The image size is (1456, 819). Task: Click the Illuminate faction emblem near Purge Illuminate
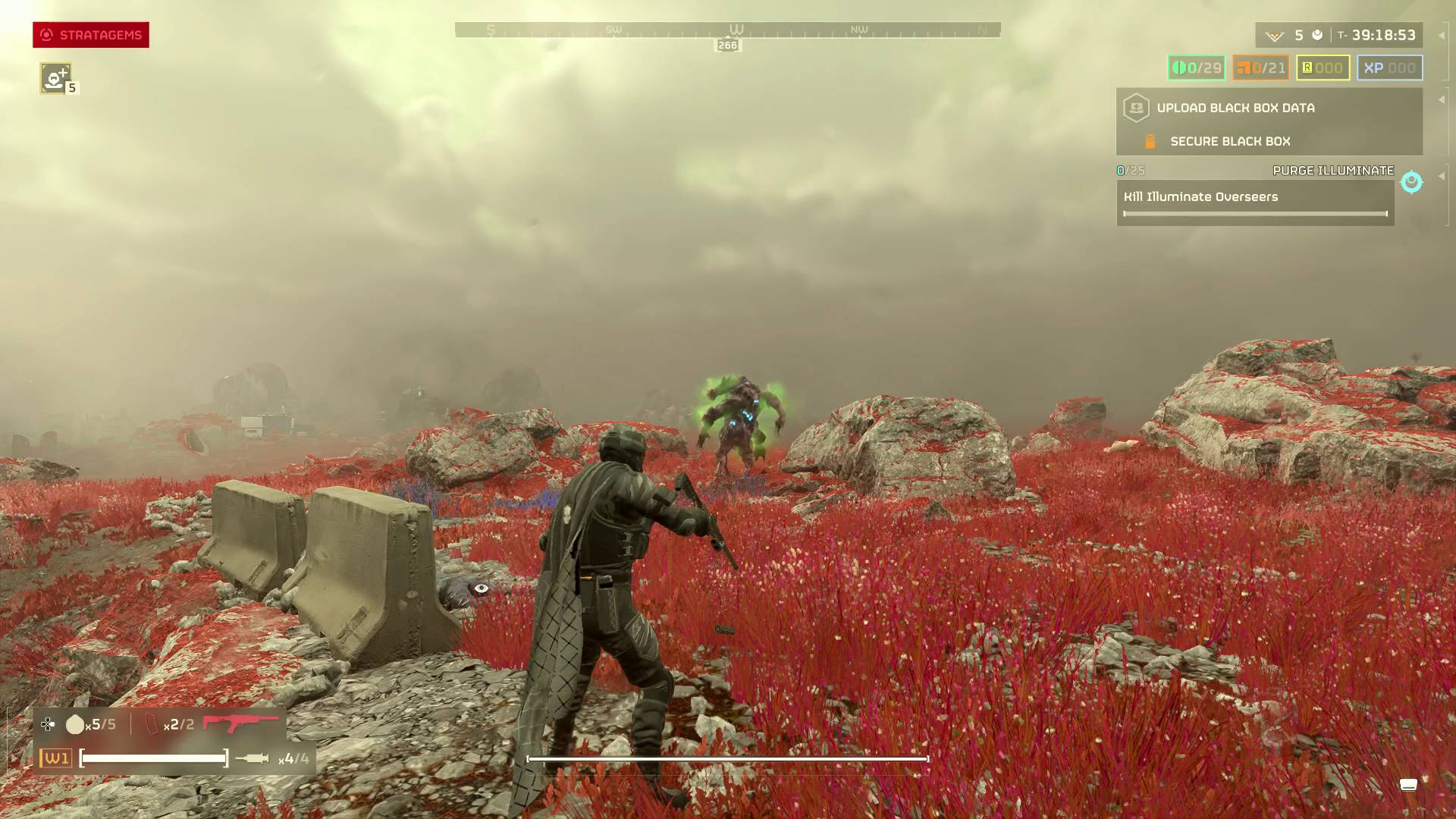point(1410,182)
